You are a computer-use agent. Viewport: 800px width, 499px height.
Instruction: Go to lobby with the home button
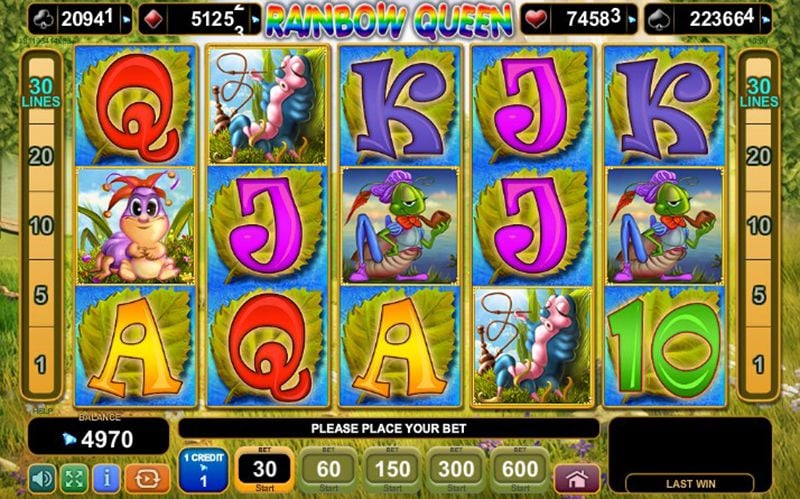point(577,477)
